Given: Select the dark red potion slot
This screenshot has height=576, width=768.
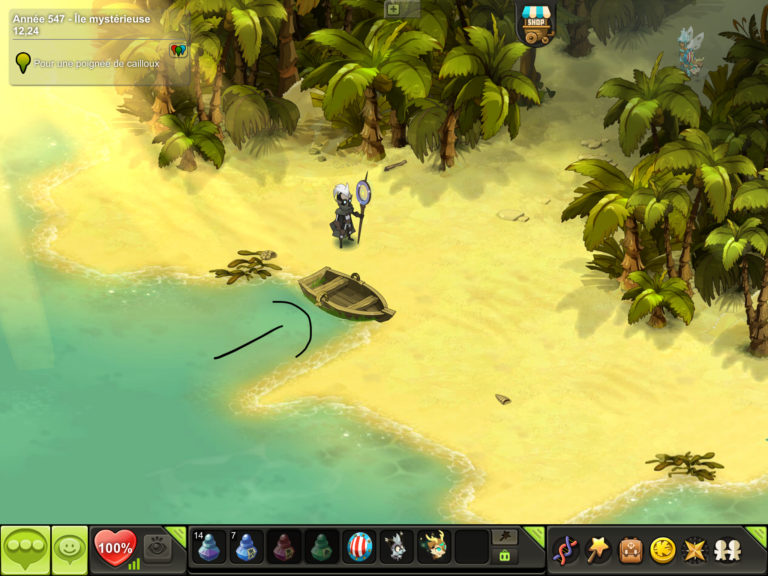Looking at the screenshot, I should pyautogui.click(x=284, y=547).
